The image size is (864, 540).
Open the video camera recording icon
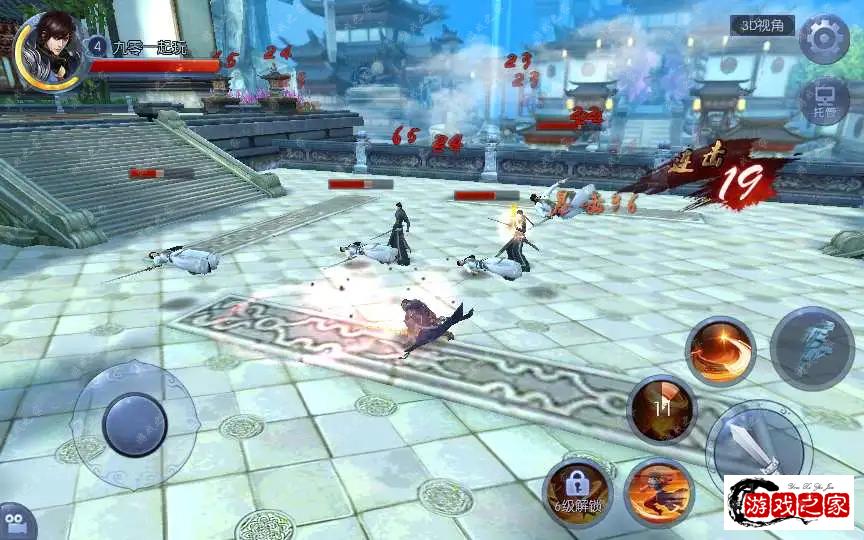[14, 522]
